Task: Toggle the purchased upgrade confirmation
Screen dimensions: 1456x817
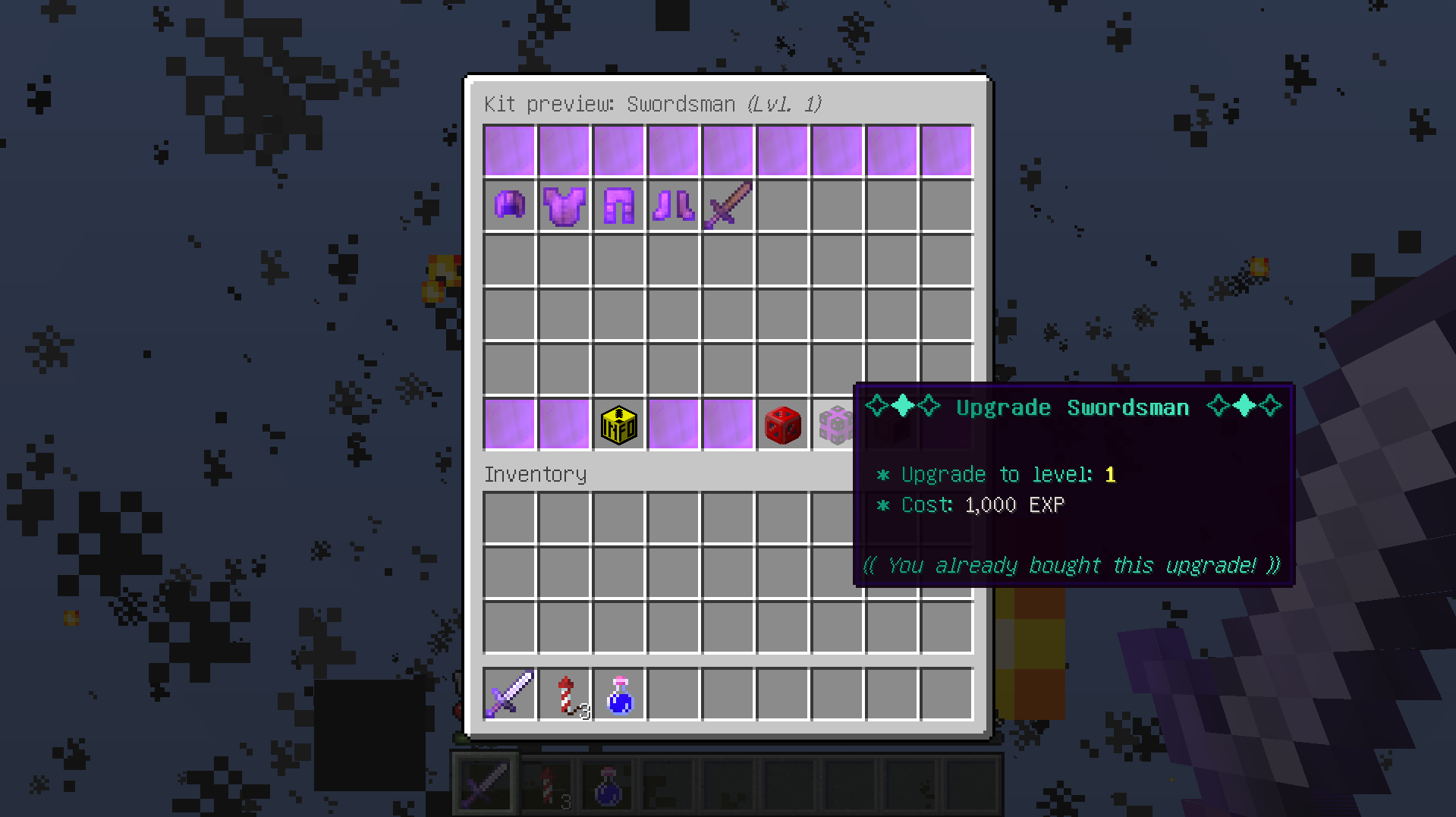Action: click(x=1072, y=564)
